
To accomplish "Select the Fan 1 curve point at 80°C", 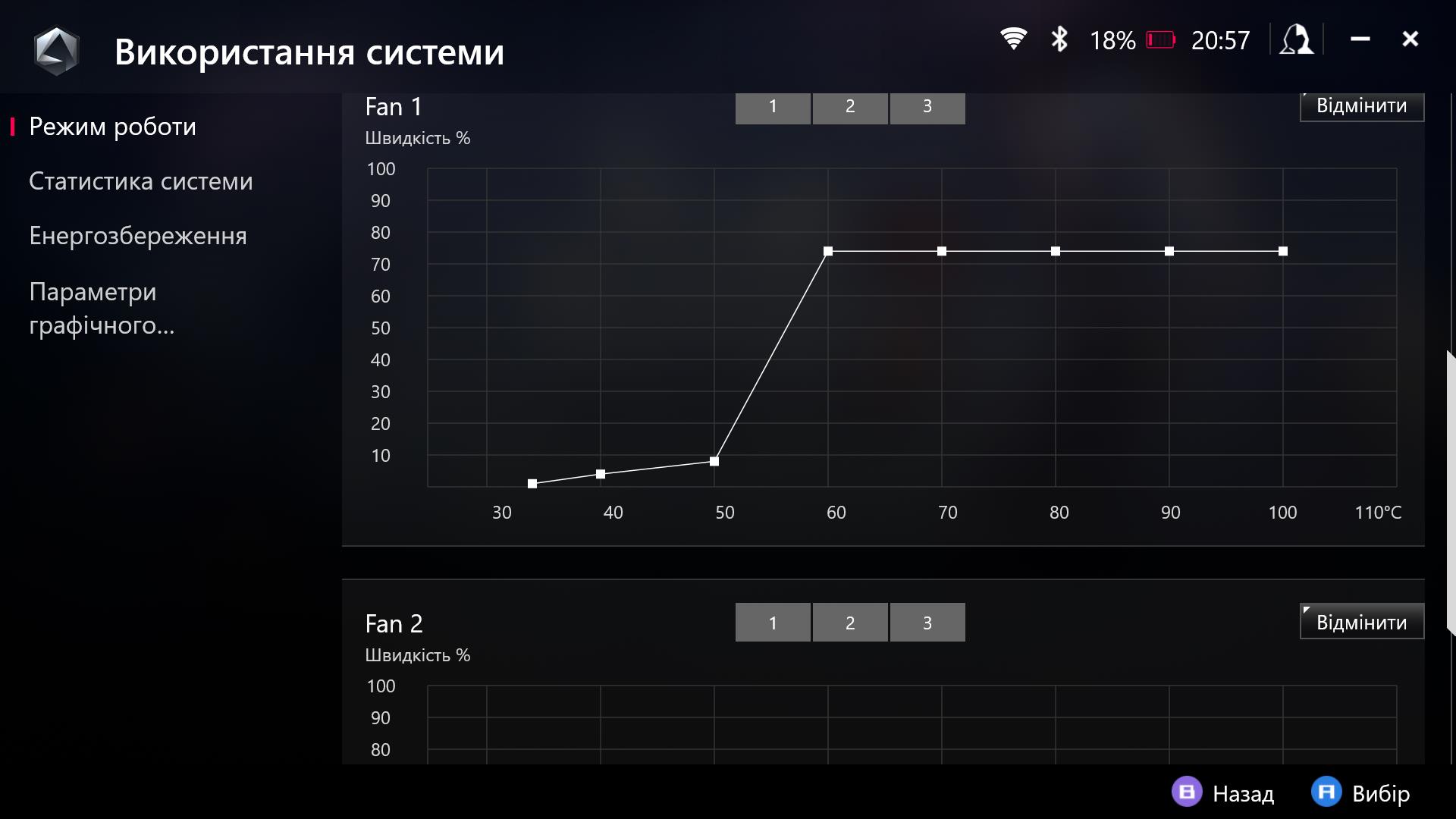I will (x=1056, y=251).
